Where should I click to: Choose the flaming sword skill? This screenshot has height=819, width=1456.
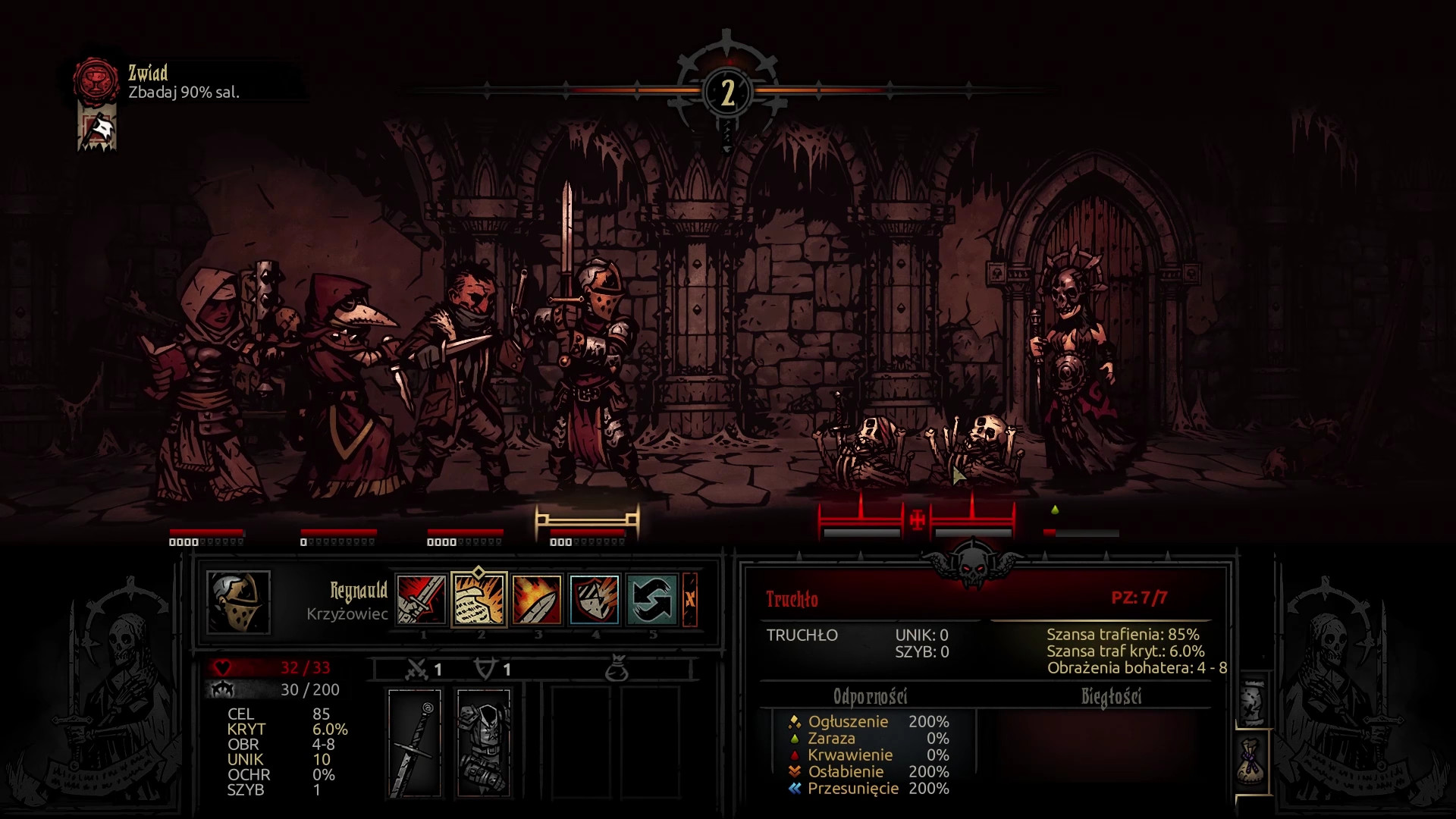536,599
